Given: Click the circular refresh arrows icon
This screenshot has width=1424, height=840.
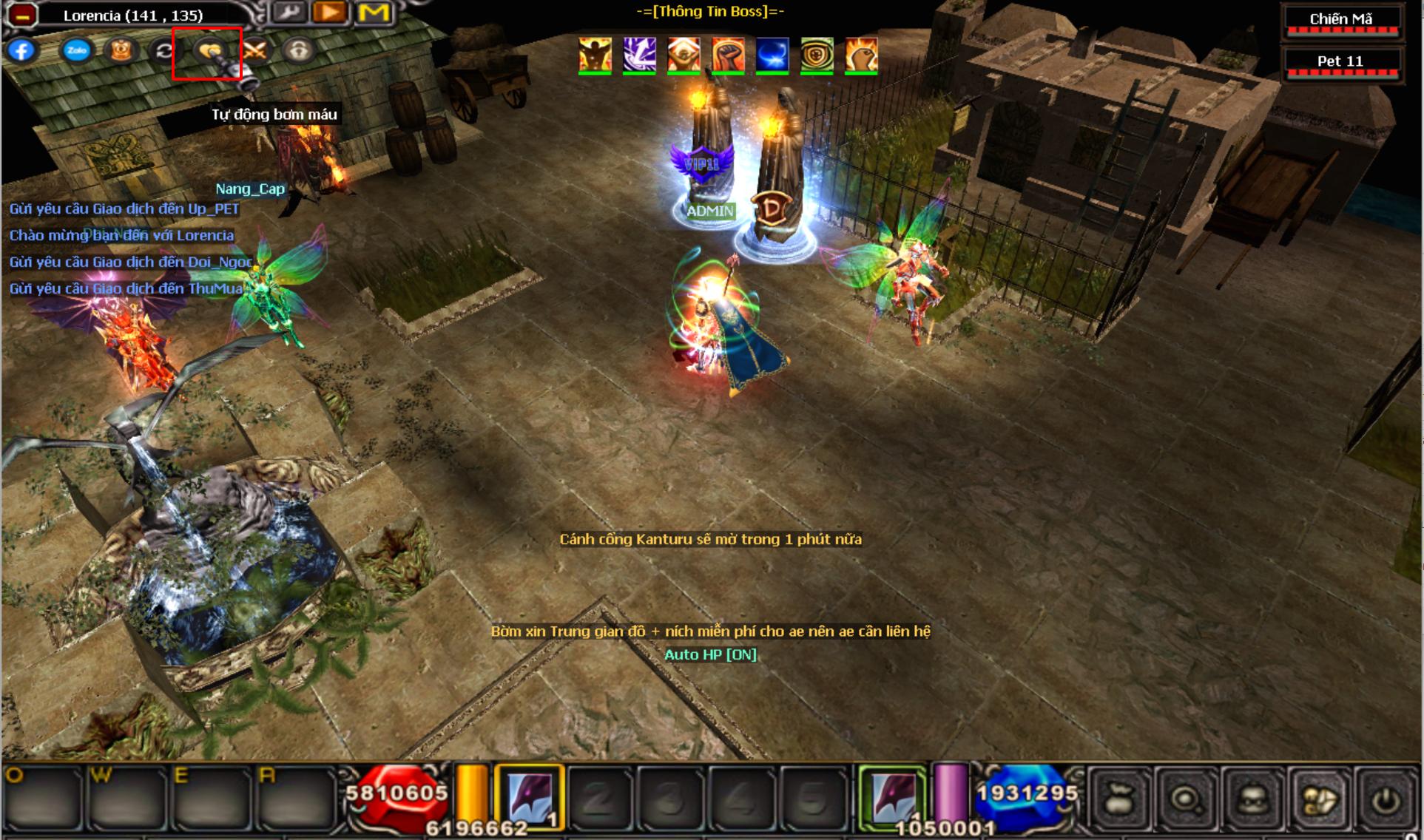Looking at the screenshot, I should (x=164, y=50).
